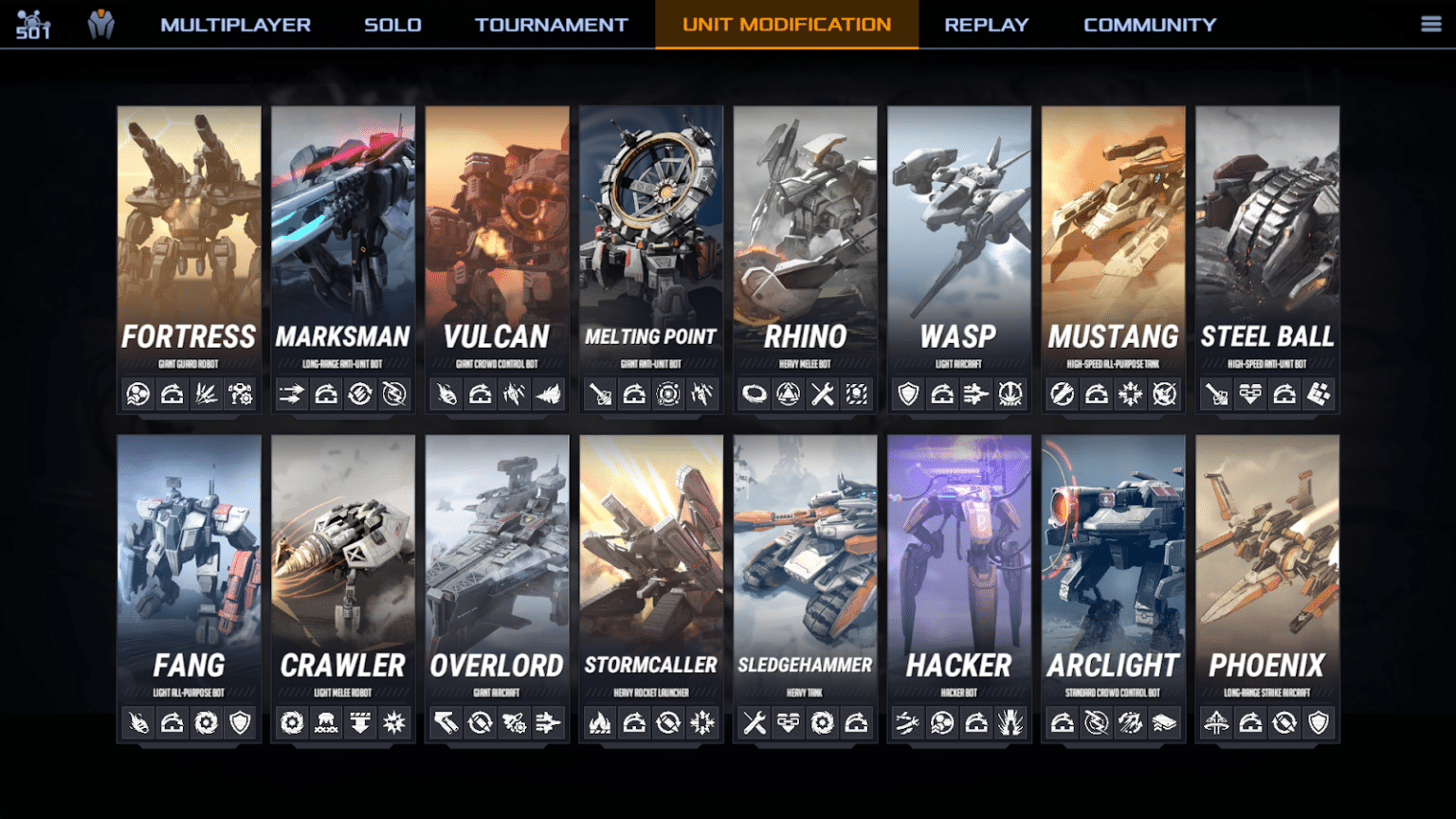This screenshot has height=819, width=1456.
Task: Select the Hacker unit card
Action: coord(959,566)
